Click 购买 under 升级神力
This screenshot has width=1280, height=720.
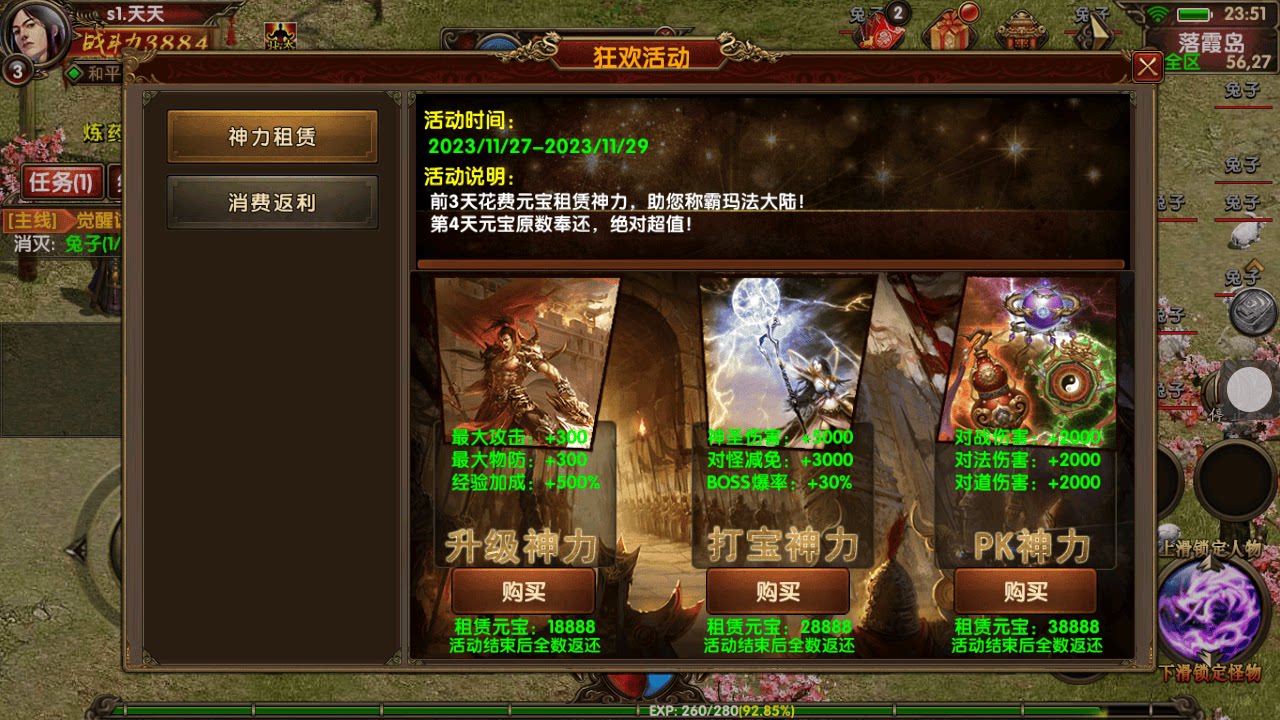522,591
